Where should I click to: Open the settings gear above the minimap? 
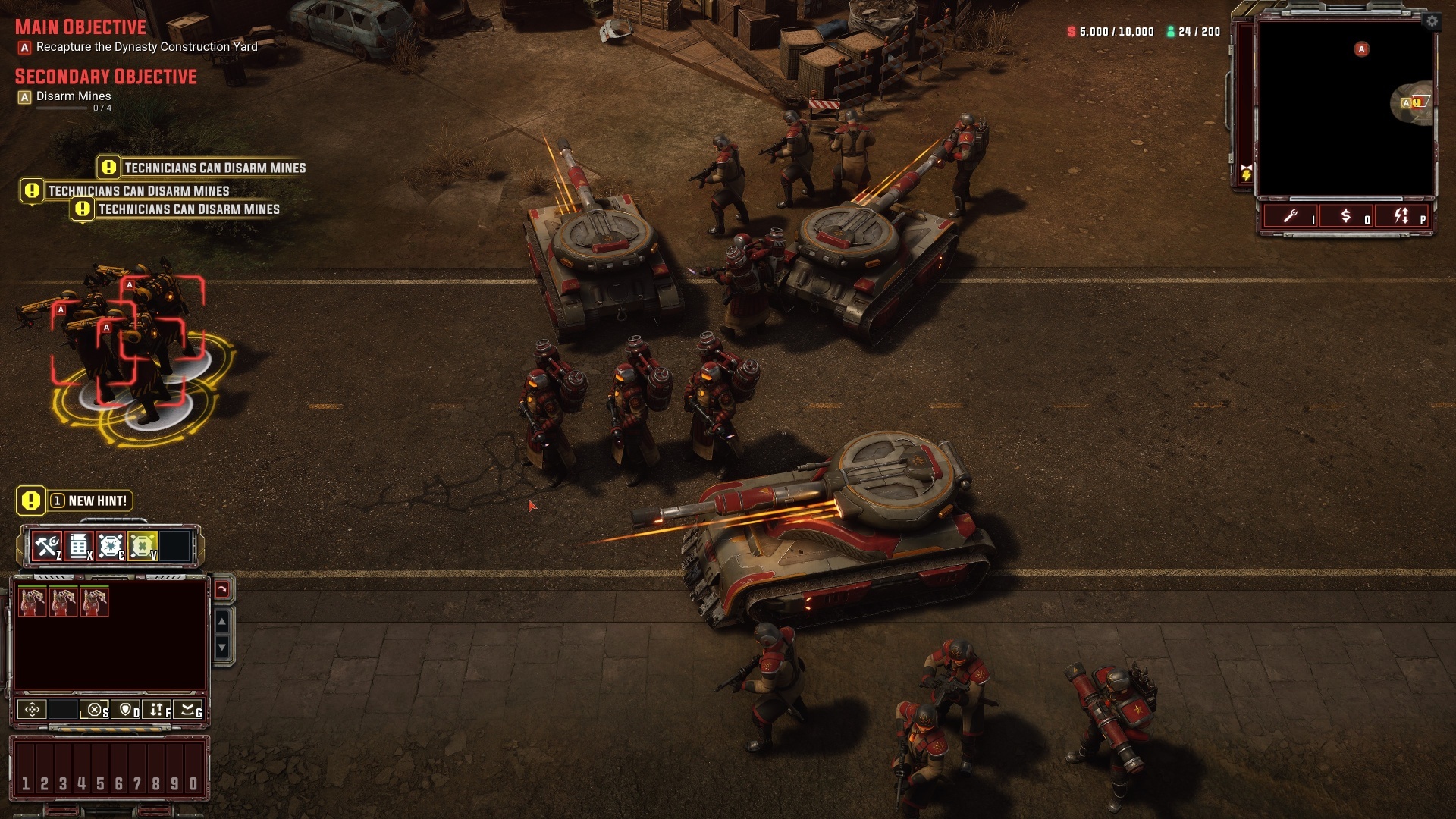1432,21
